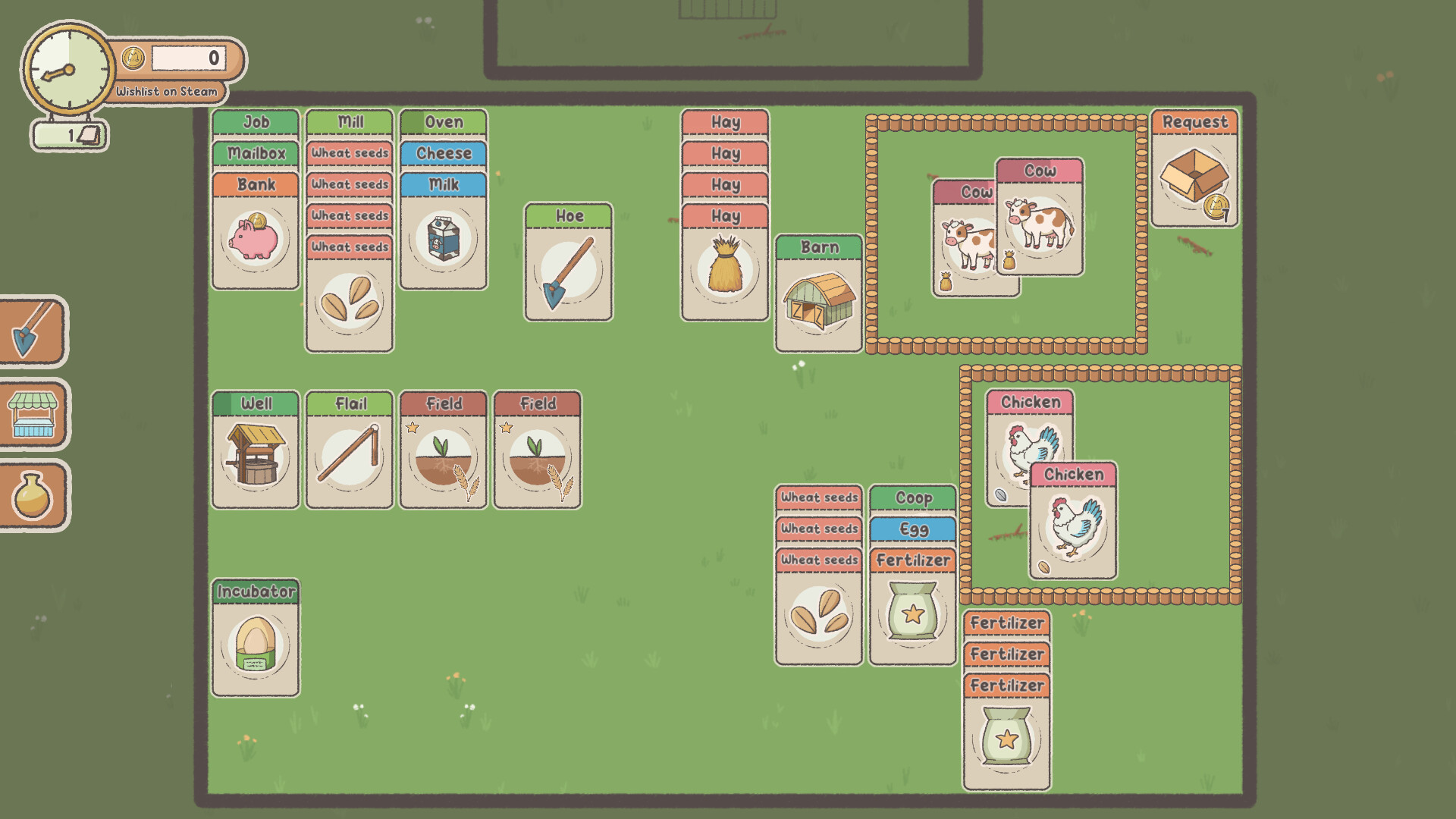Select the shovel tool in the left sidebar
Image resolution: width=1456 pixels, height=819 pixels.
33,331
